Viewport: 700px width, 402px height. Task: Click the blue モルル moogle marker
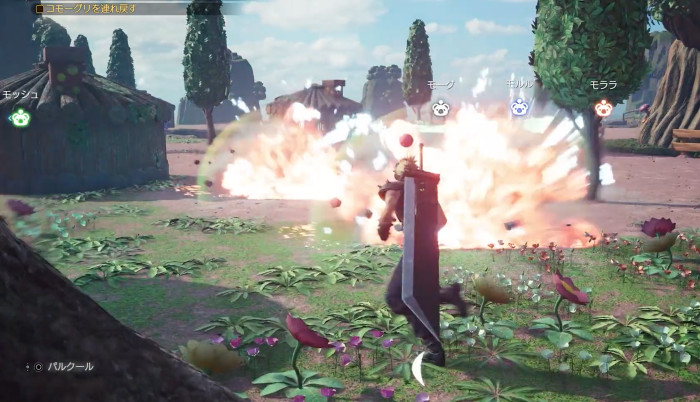[x=519, y=106]
